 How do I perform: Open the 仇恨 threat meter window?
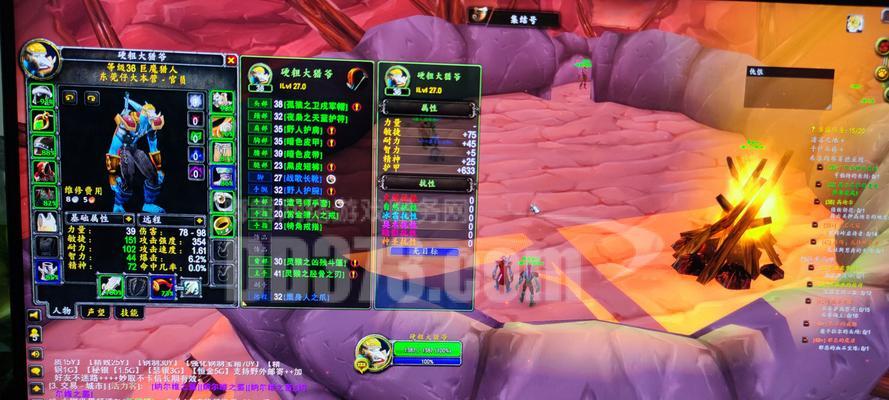point(790,72)
